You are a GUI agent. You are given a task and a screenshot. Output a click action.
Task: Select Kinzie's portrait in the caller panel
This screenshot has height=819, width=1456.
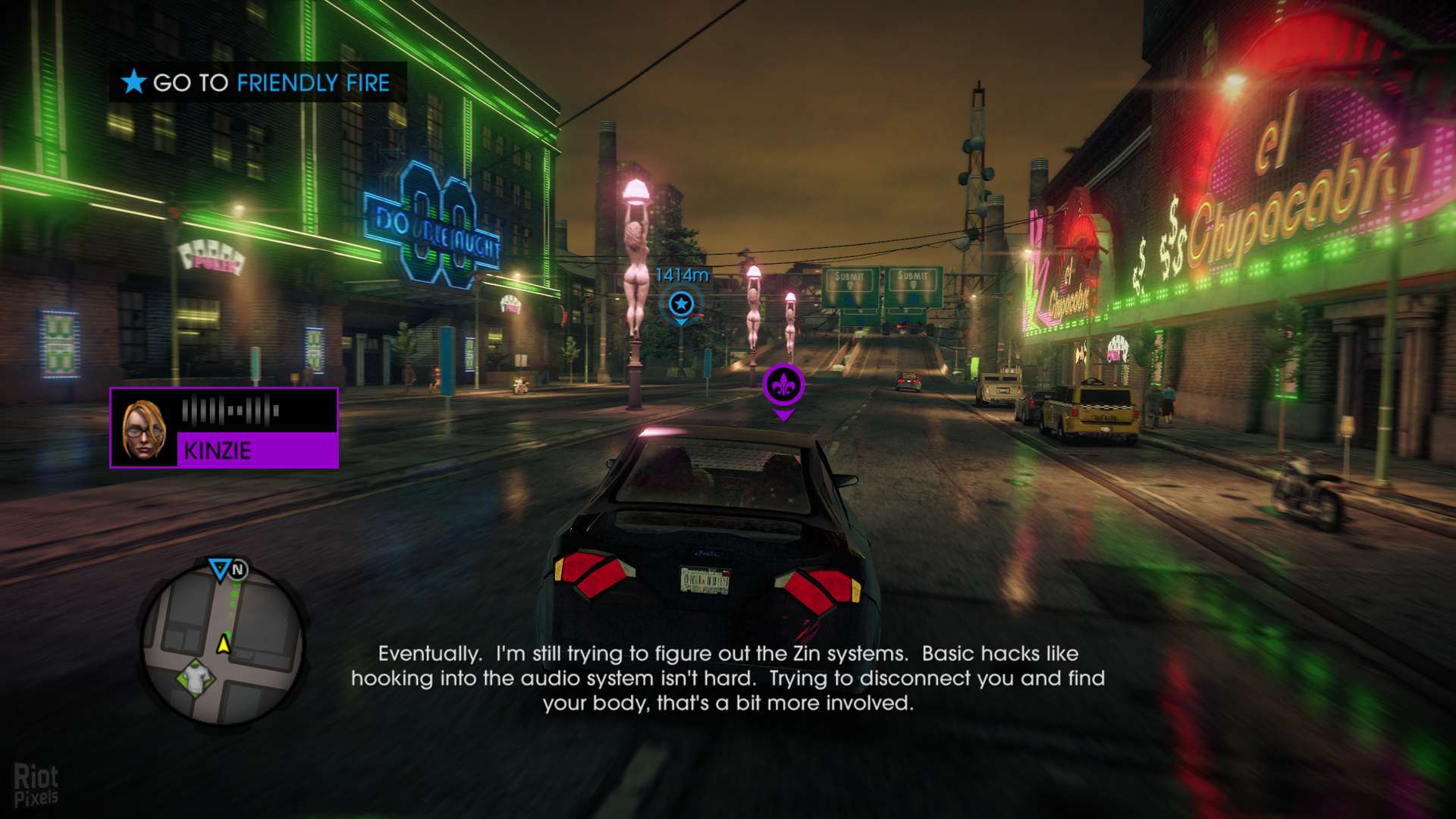144,428
